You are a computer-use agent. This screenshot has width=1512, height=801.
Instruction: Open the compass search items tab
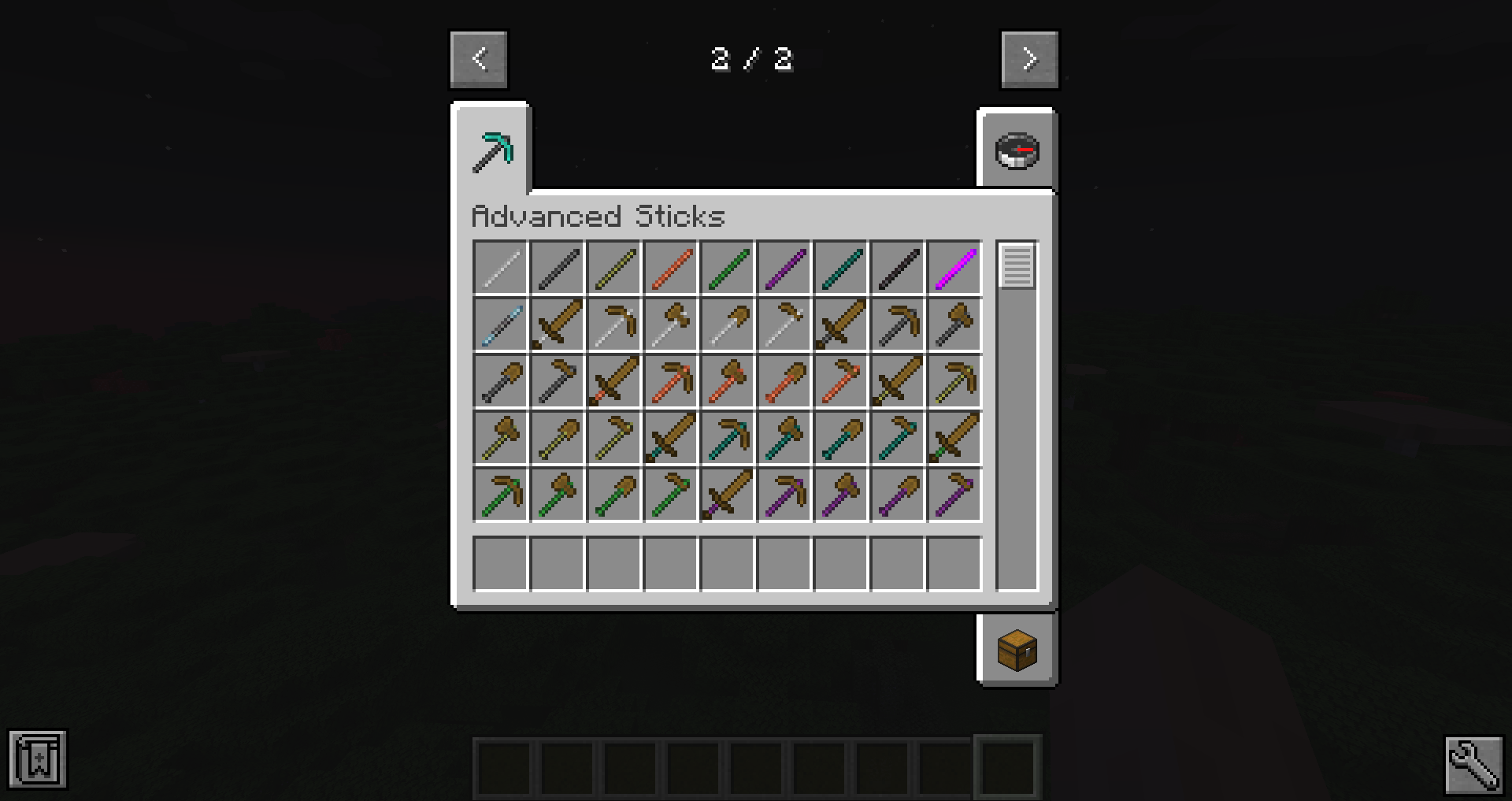tap(1017, 150)
